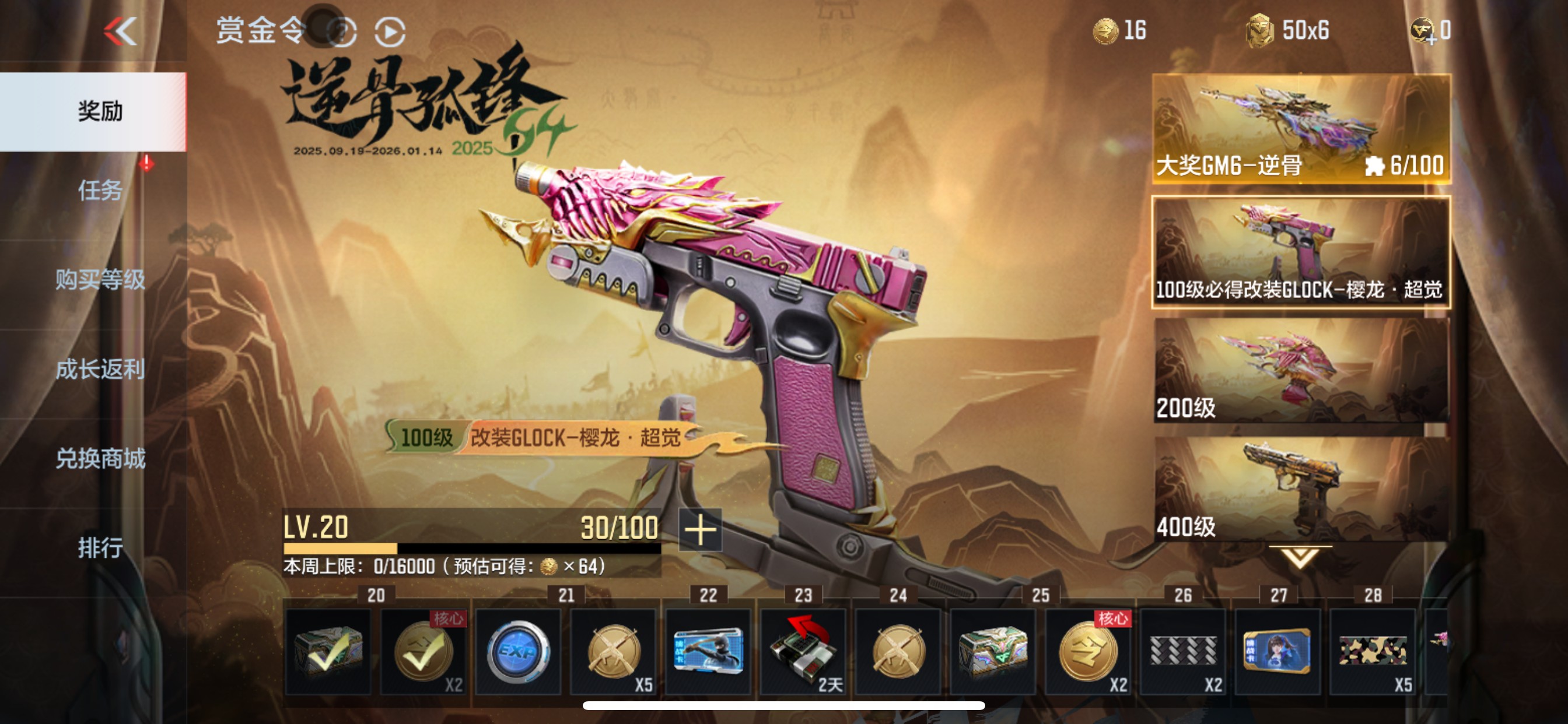Select the 排行 ranking menu entry

(x=102, y=546)
